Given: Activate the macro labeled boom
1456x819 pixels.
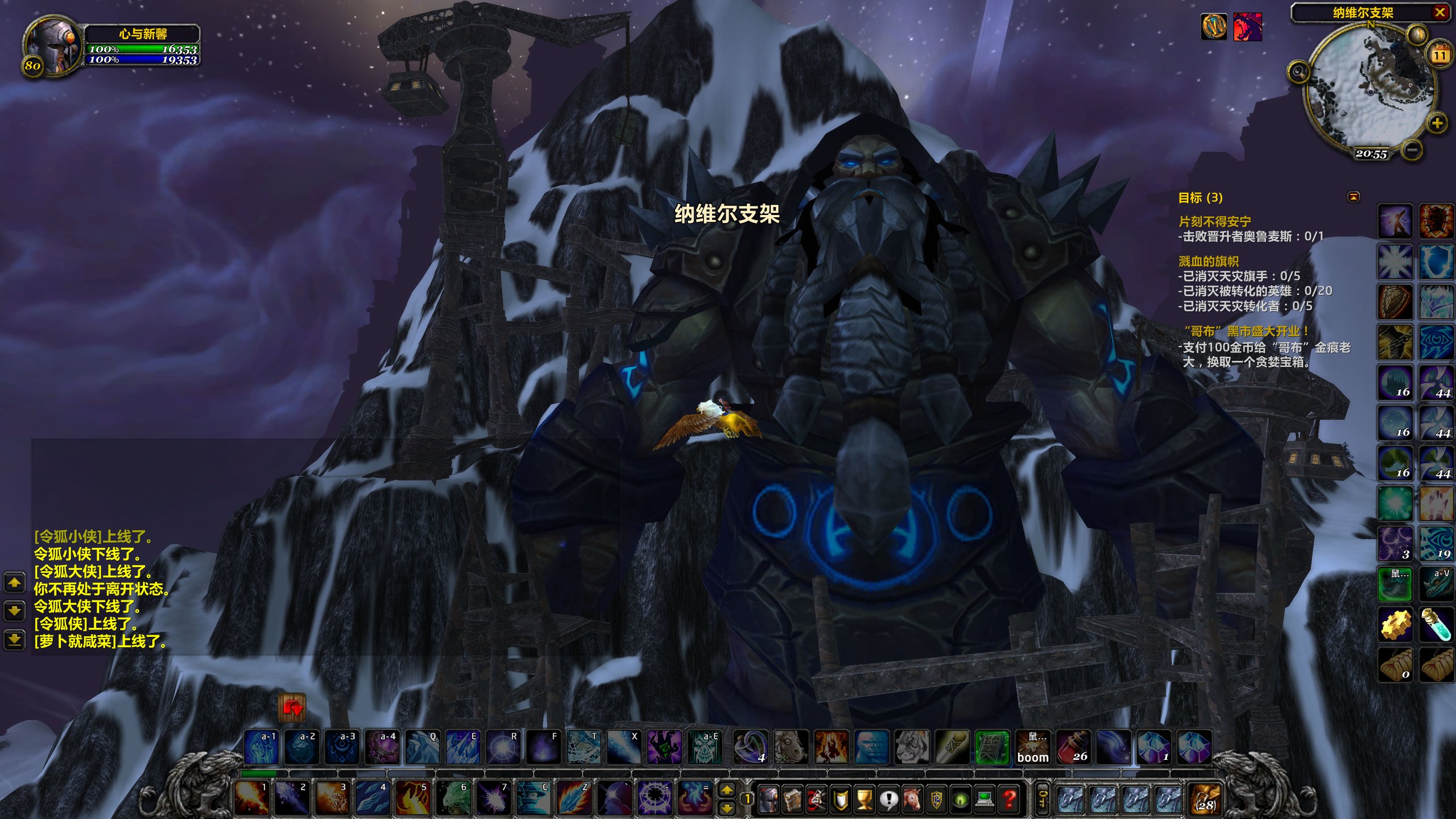Looking at the screenshot, I should pyautogui.click(x=1033, y=747).
